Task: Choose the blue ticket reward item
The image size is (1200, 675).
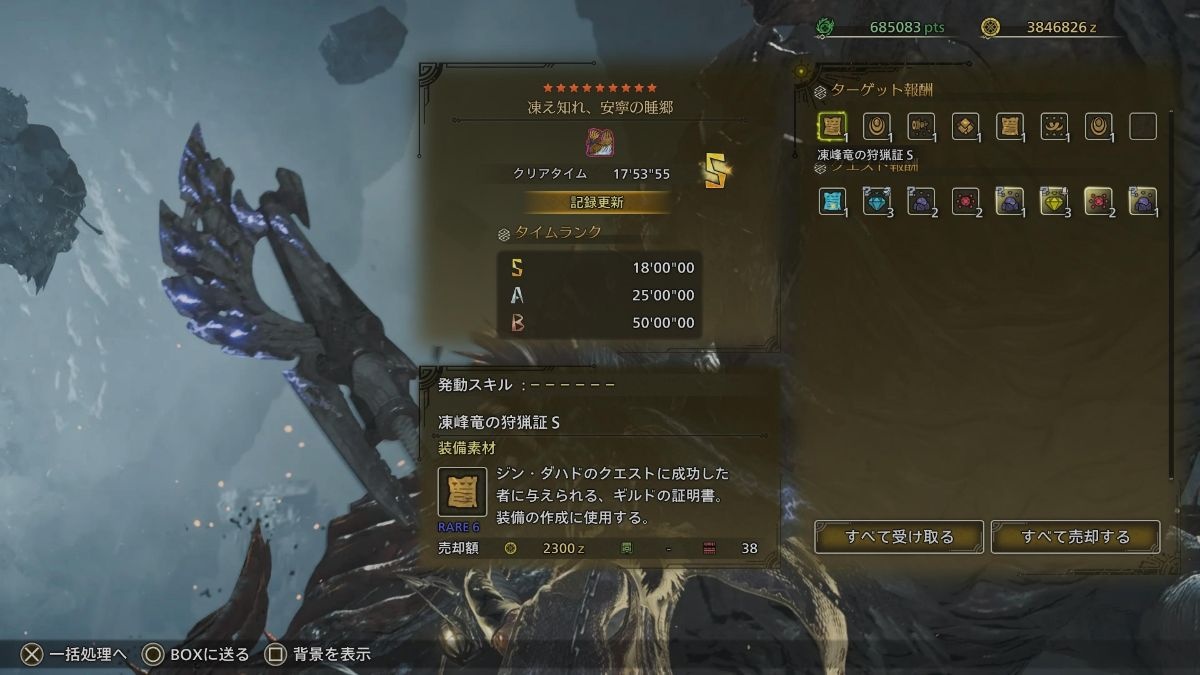Action: point(832,202)
